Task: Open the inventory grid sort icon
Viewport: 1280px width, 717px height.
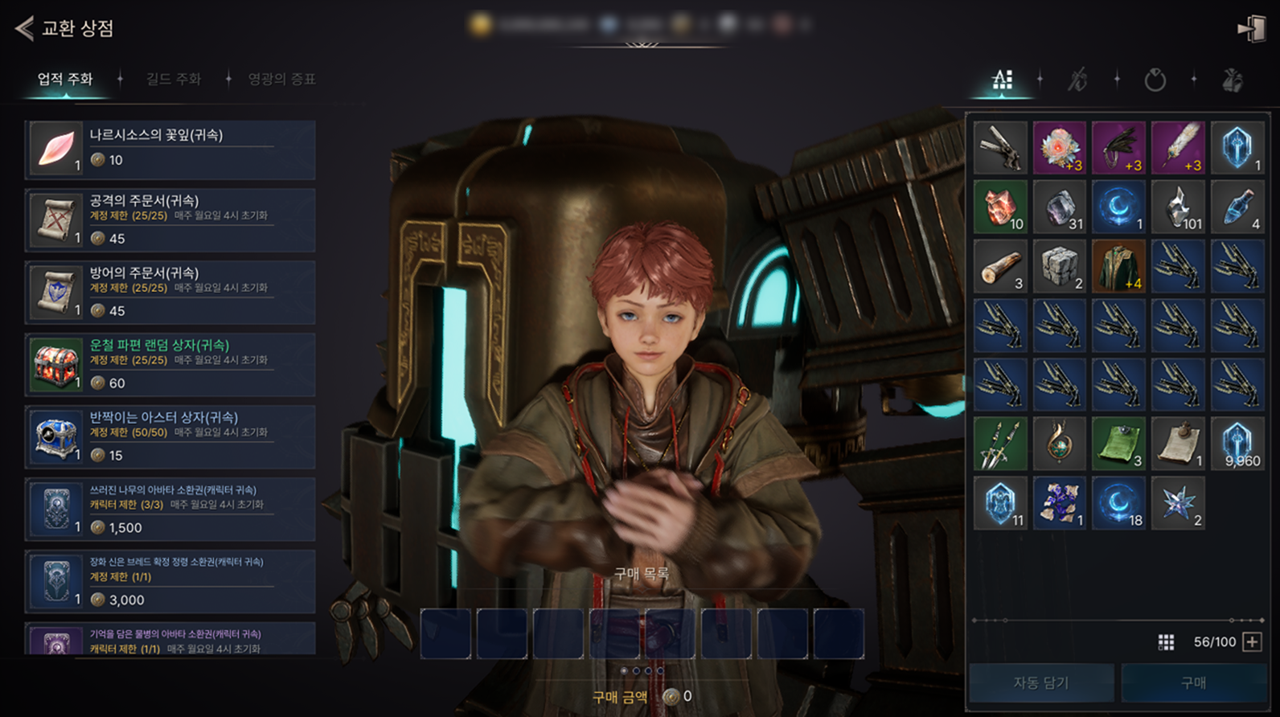Action: point(1166,642)
